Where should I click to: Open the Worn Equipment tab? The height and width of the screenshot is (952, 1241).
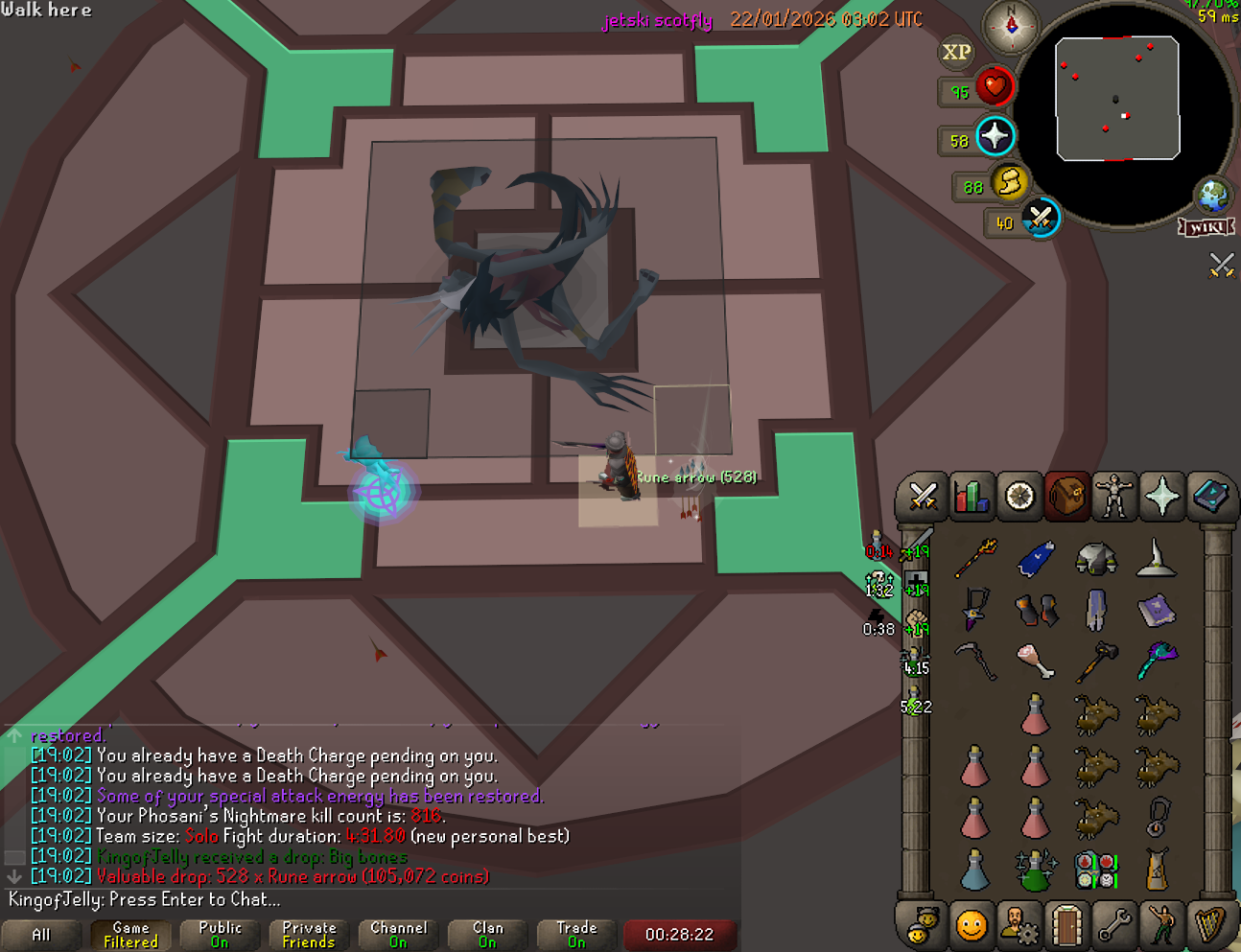tap(1114, 497)
